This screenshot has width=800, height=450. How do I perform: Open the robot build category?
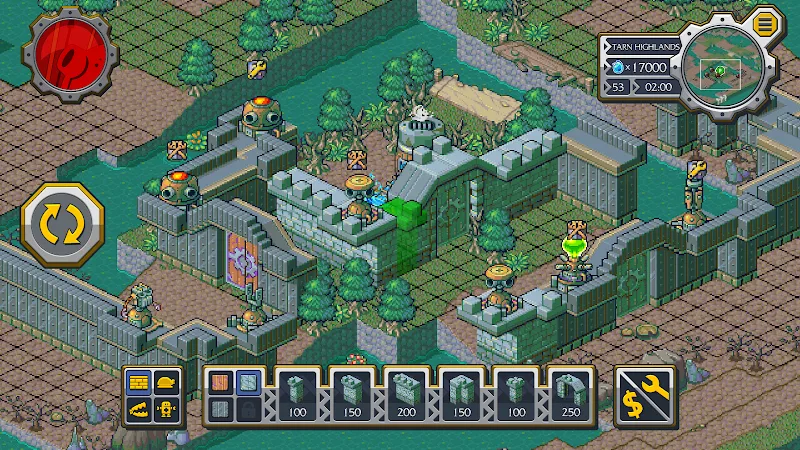[x=168, y=409]
